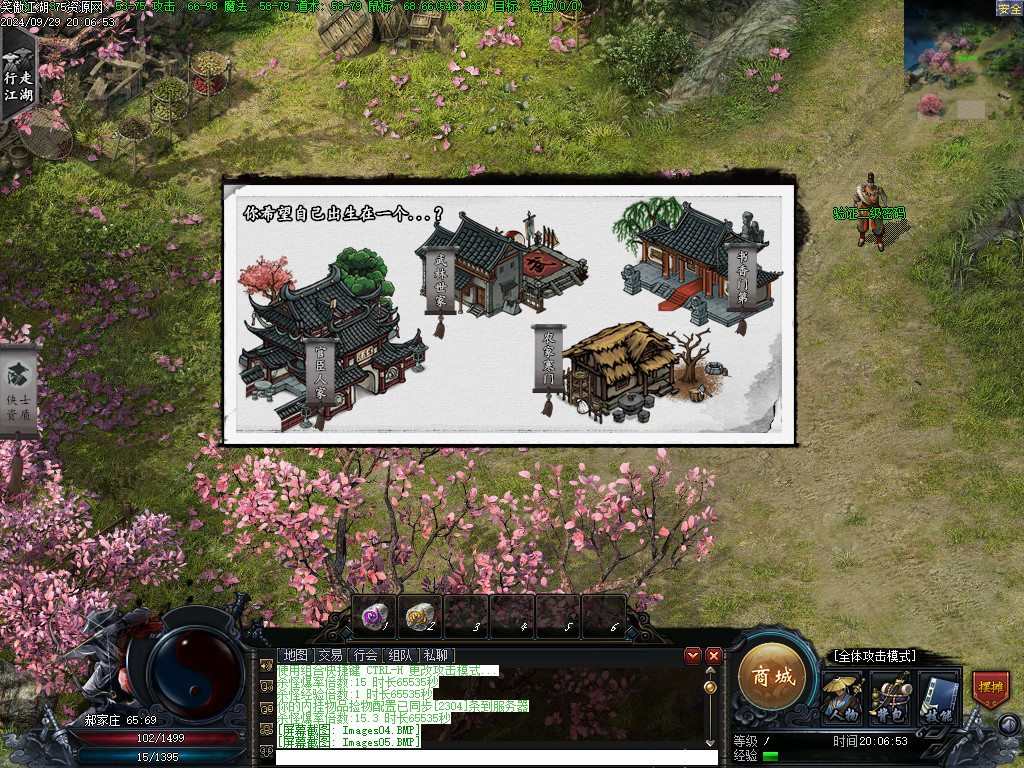This screenshot has width=1024, height=768.
Task: Switch to the 地图 chat tab
Action: pyautogui.click(x=295, y=655)
